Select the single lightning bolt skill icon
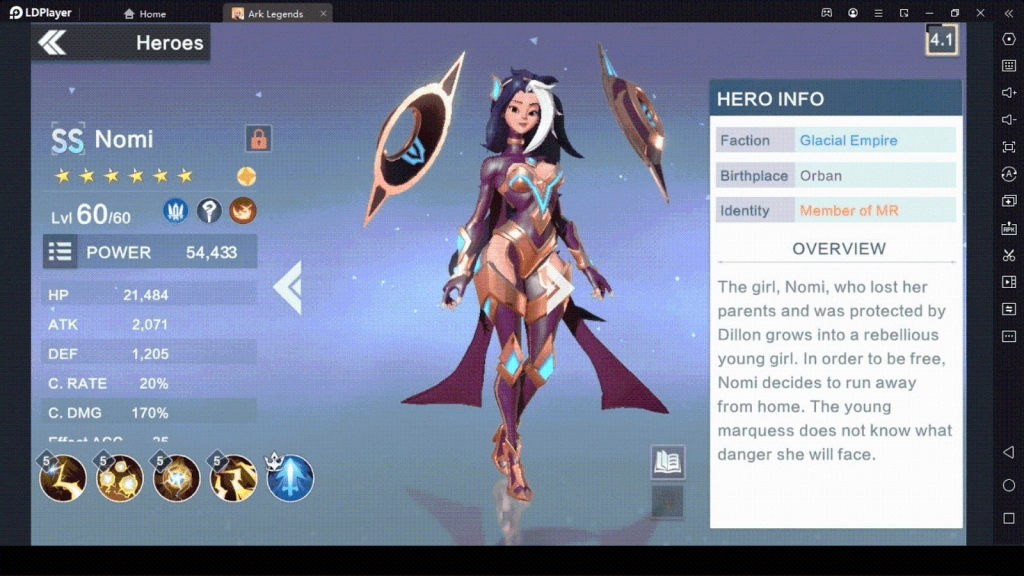 click(62, 478)
